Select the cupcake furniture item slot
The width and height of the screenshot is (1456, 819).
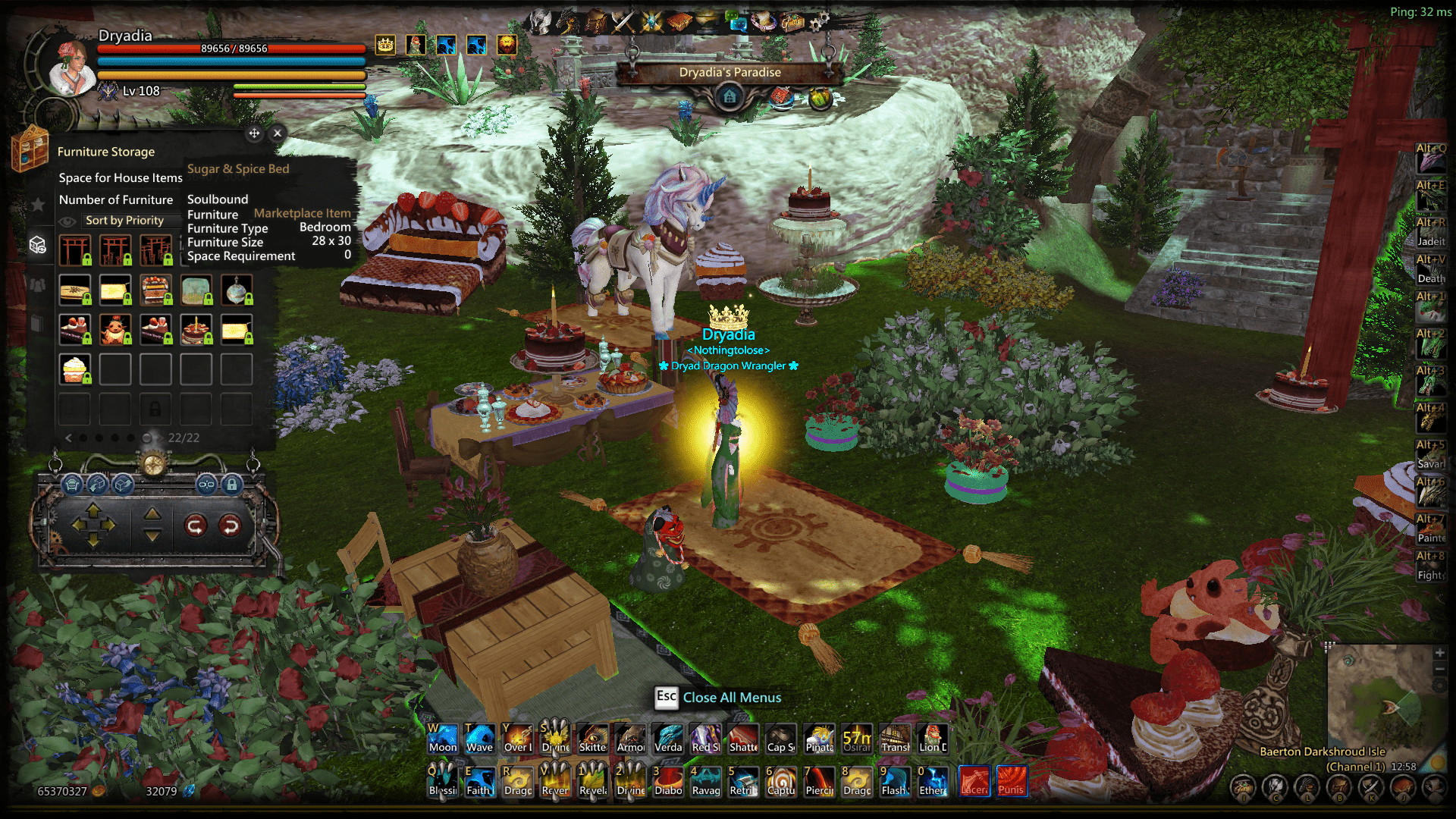point(75,369)
